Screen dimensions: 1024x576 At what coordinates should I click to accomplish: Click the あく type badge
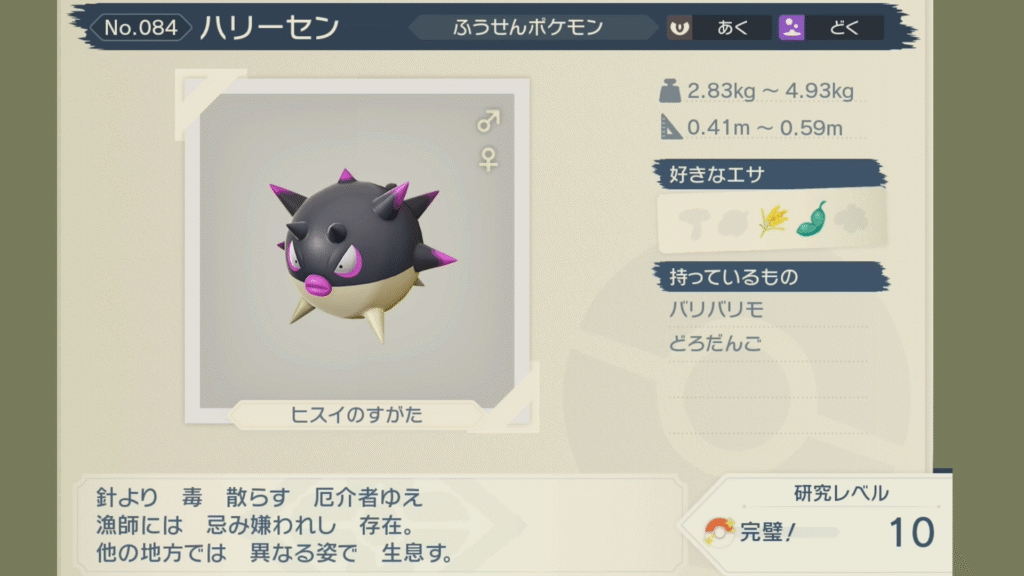719,28
